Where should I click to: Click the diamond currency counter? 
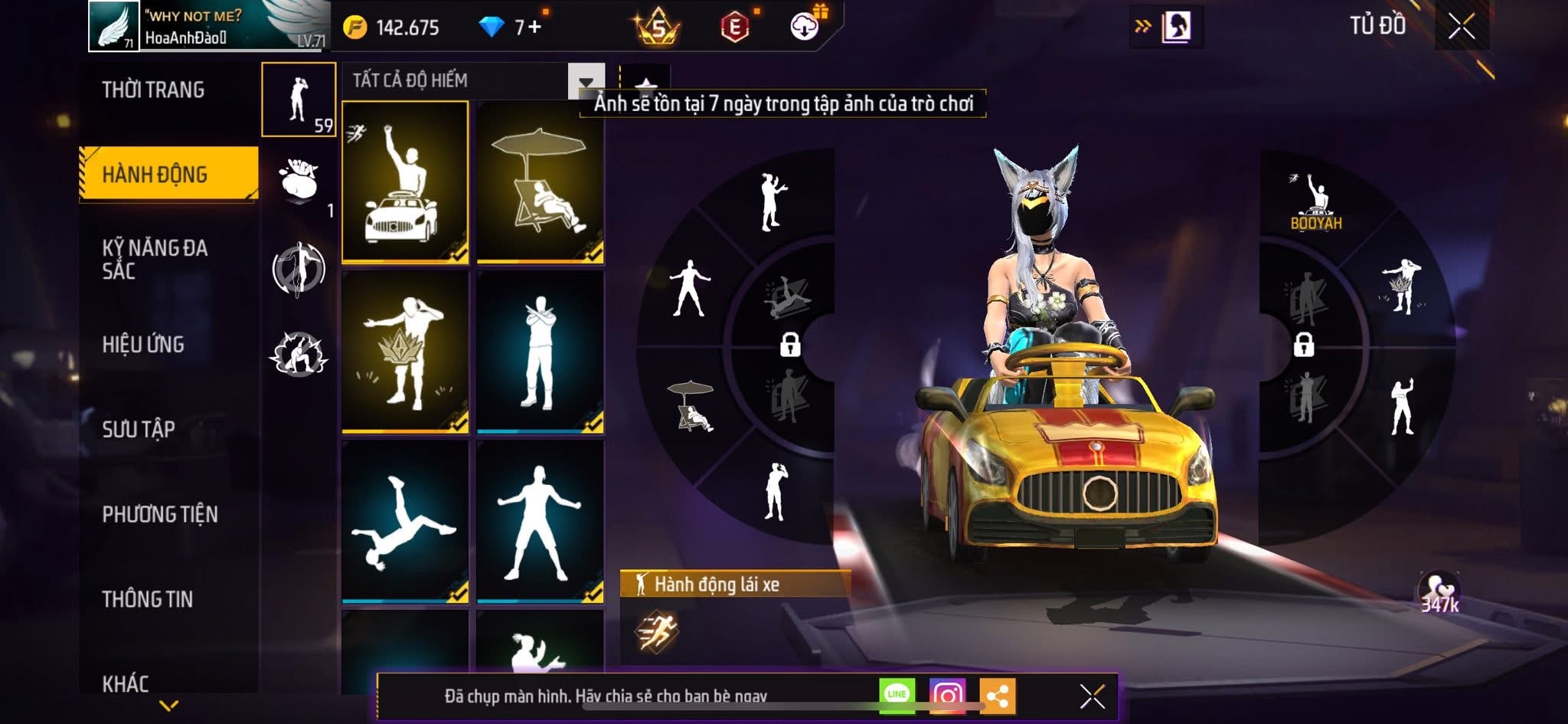[509, 28]
